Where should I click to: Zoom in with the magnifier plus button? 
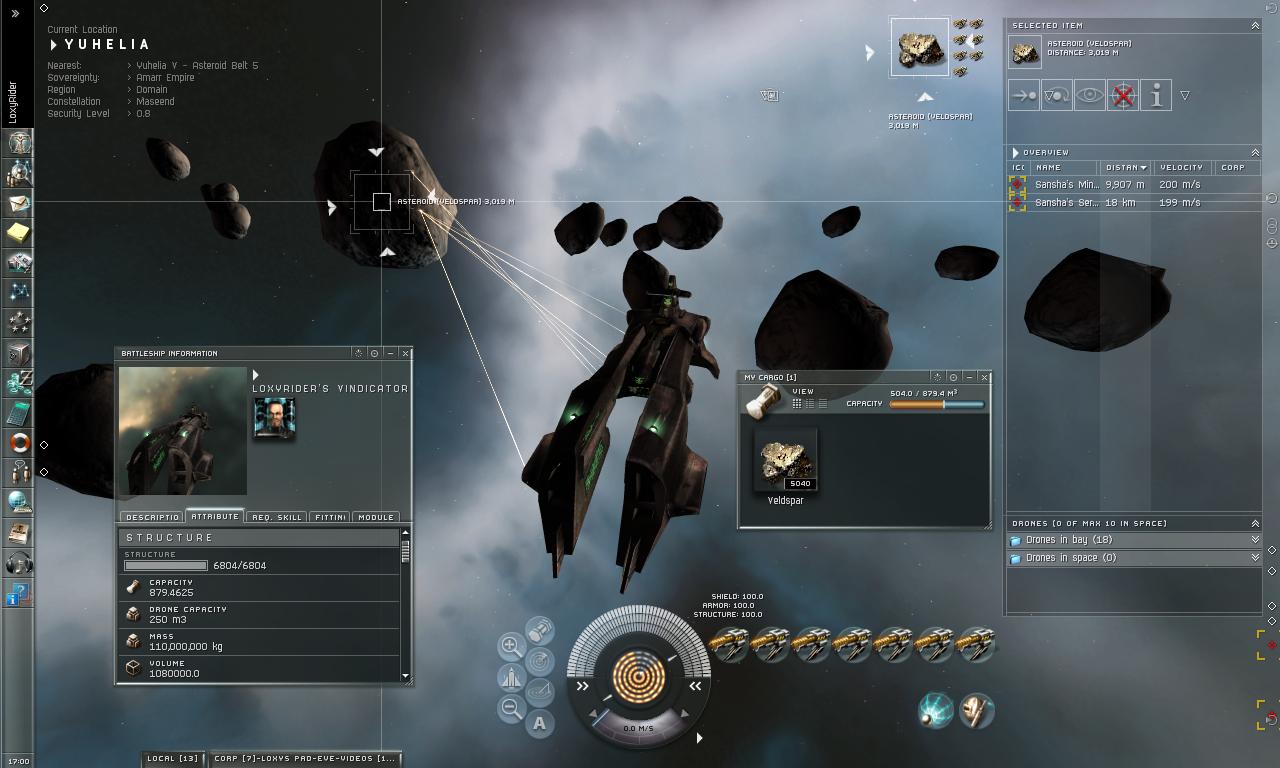[511, 646]
